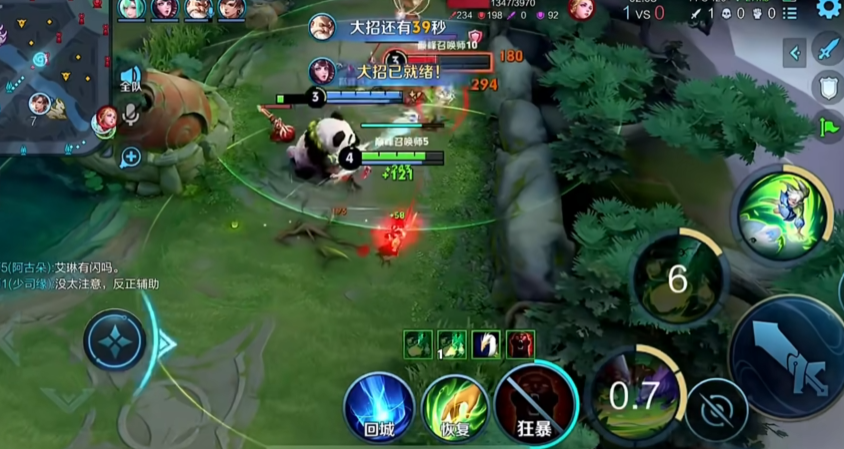The image size is (844, 449).
Task: Tap the skill showing 0.7 cooldown
Action: click(634, 395)
